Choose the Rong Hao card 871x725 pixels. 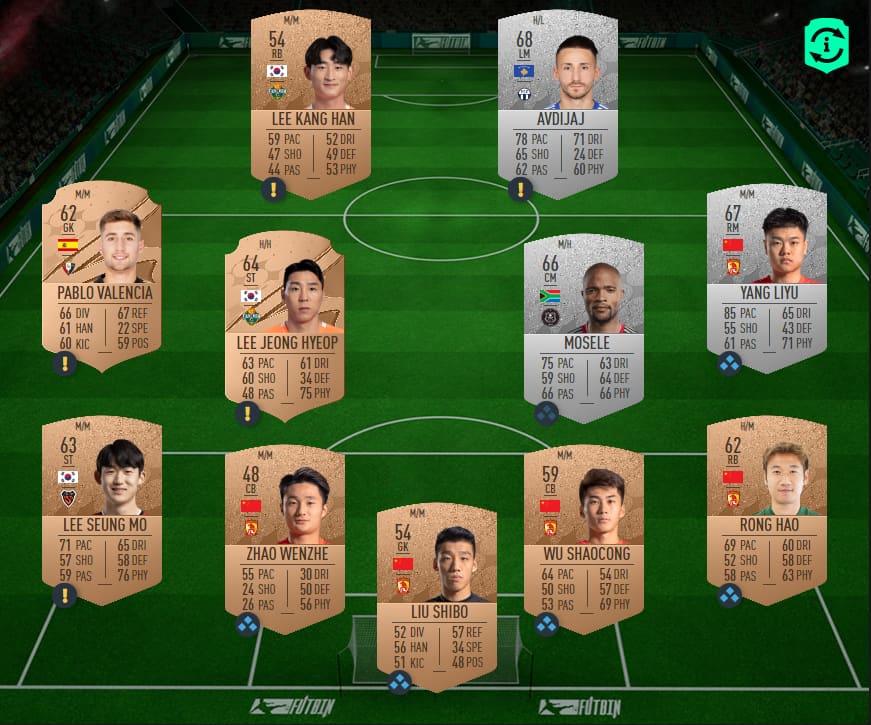pos(767,508)
